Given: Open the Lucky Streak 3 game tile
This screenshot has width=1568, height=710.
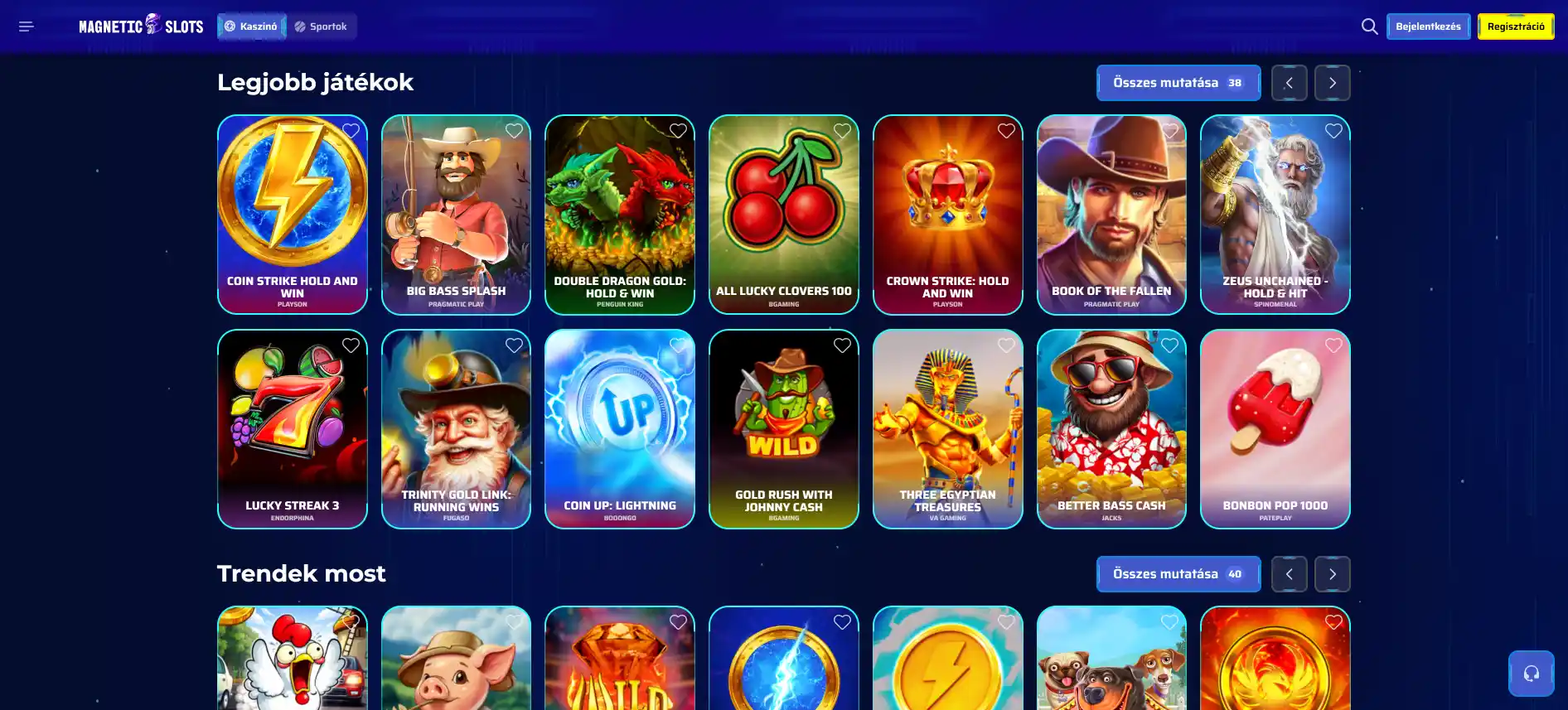Looking at the screenshot, I should coord(292,429).
